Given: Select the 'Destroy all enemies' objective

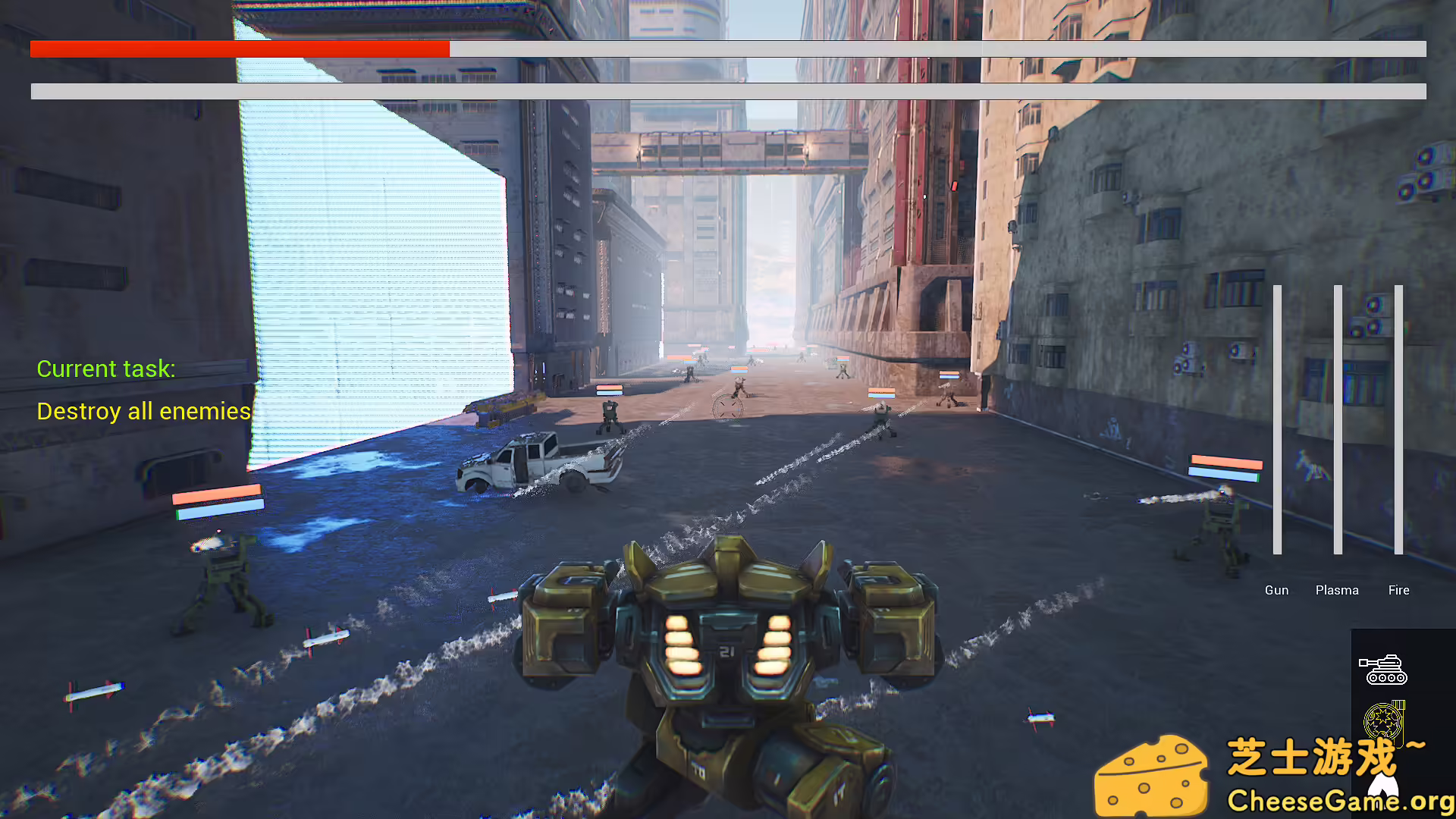Looking at the screenshot, I should click(145, 411).
